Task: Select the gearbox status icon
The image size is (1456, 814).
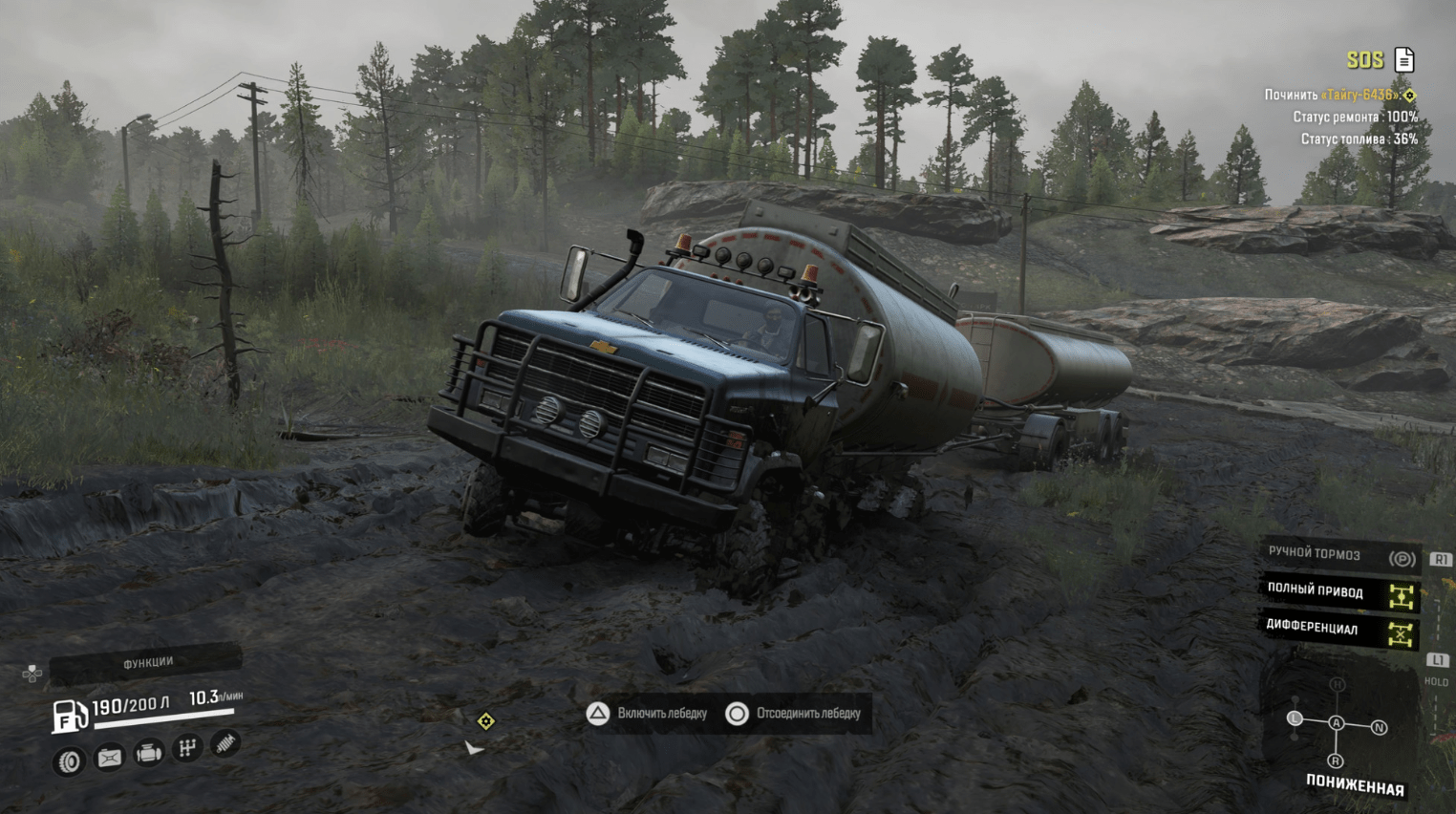Action: (187, 748)
